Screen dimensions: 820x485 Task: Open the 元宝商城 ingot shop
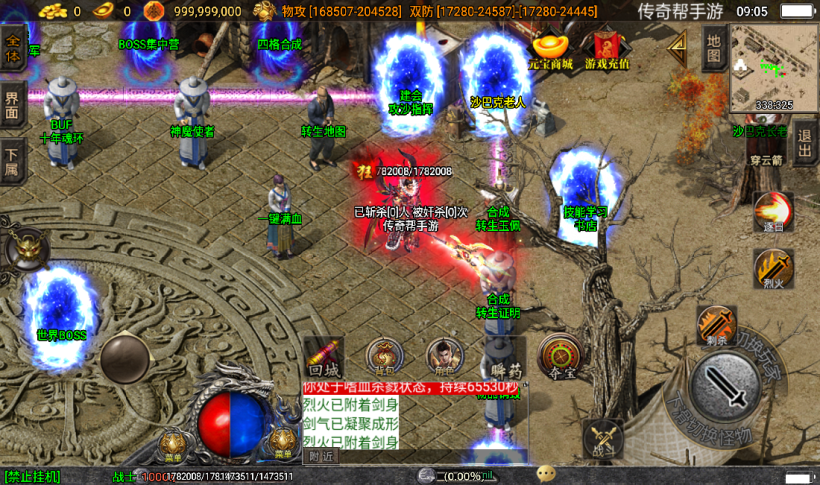(551, 51)
